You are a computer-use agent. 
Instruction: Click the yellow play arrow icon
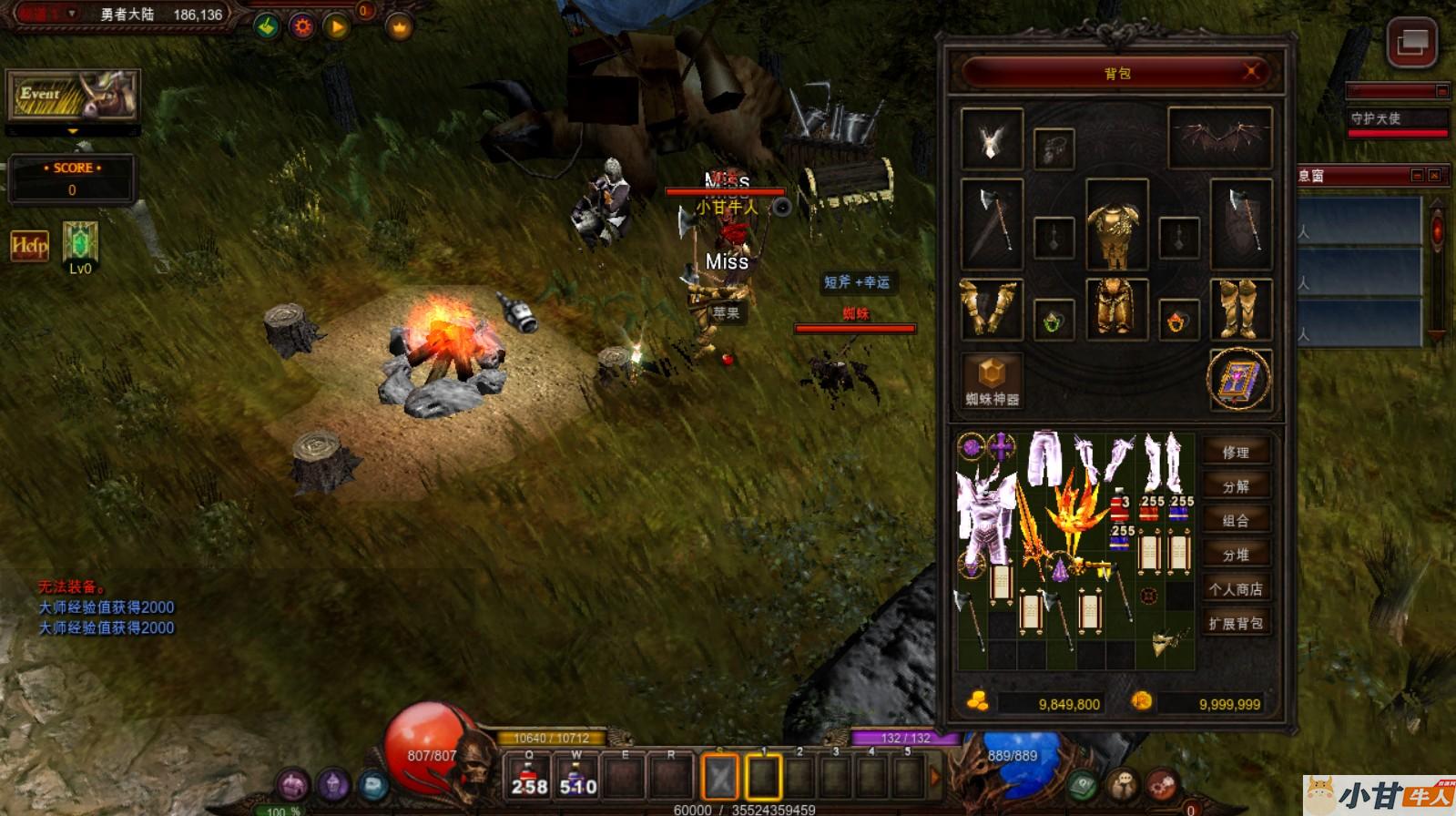click(x=337, y=27)
